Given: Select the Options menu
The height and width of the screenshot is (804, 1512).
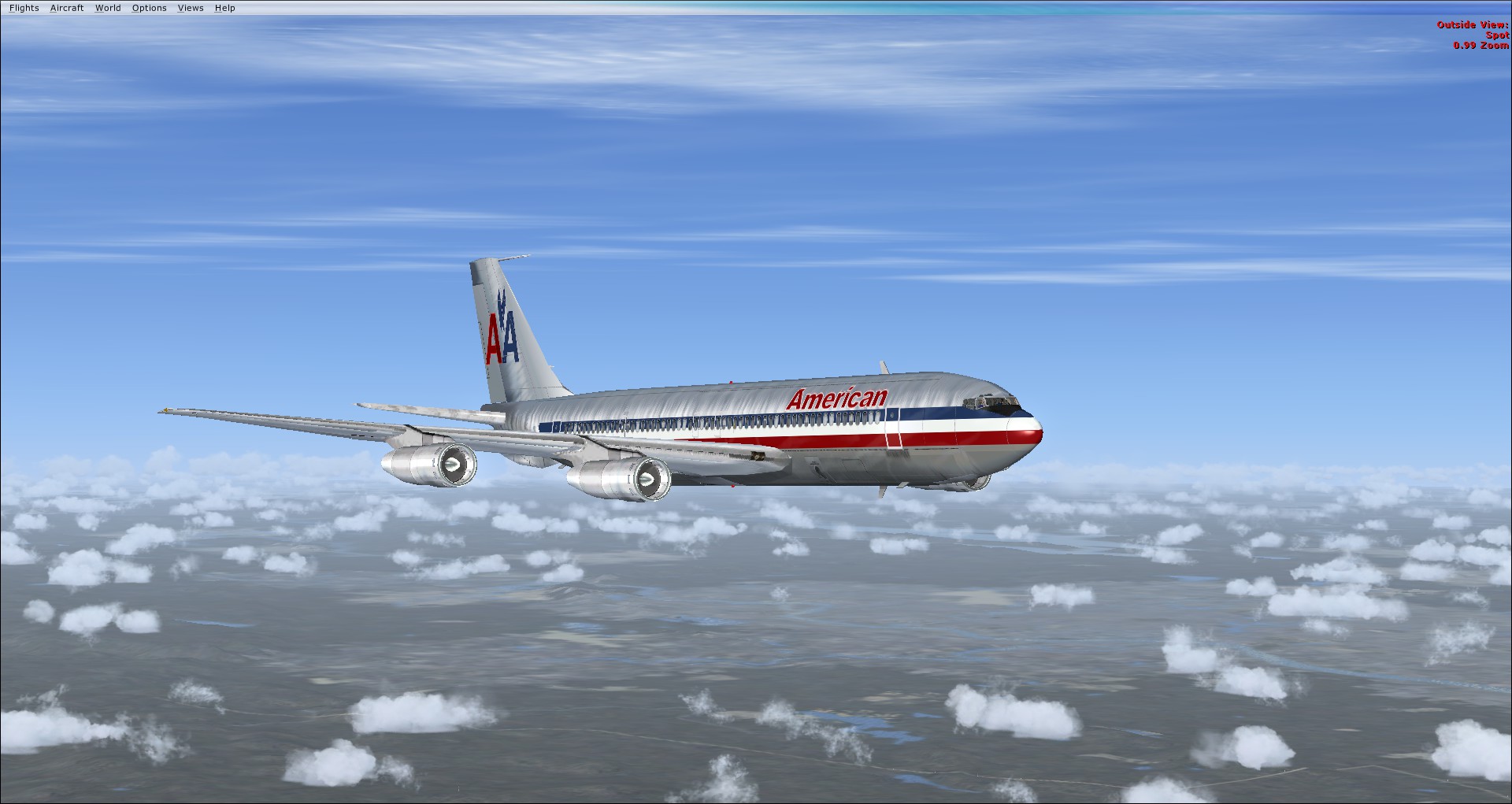Looking at the screenshot, I should tap(149, 8).
